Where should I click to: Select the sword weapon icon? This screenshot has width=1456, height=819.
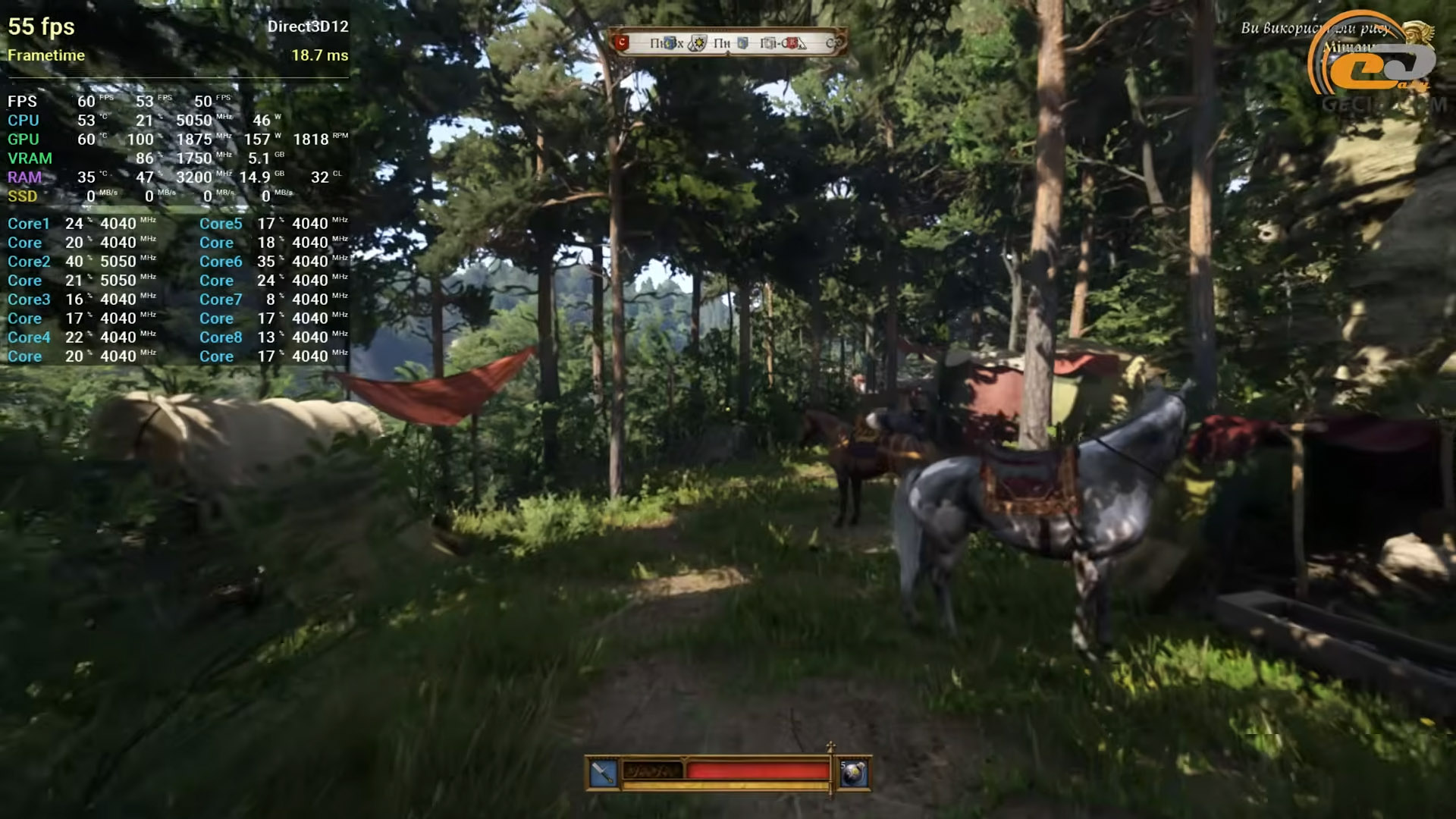(603, 773)
